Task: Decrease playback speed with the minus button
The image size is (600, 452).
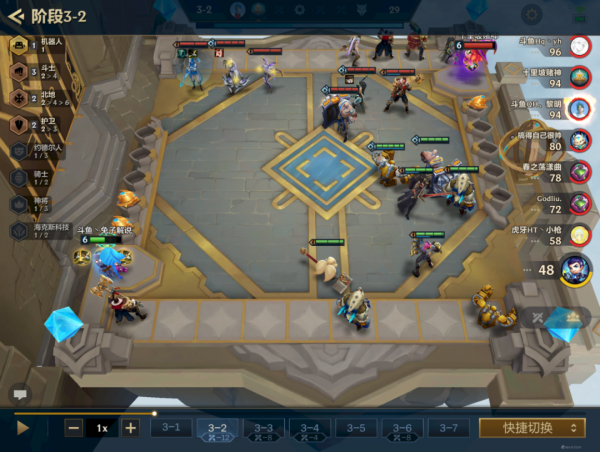Action: [74, 427]
